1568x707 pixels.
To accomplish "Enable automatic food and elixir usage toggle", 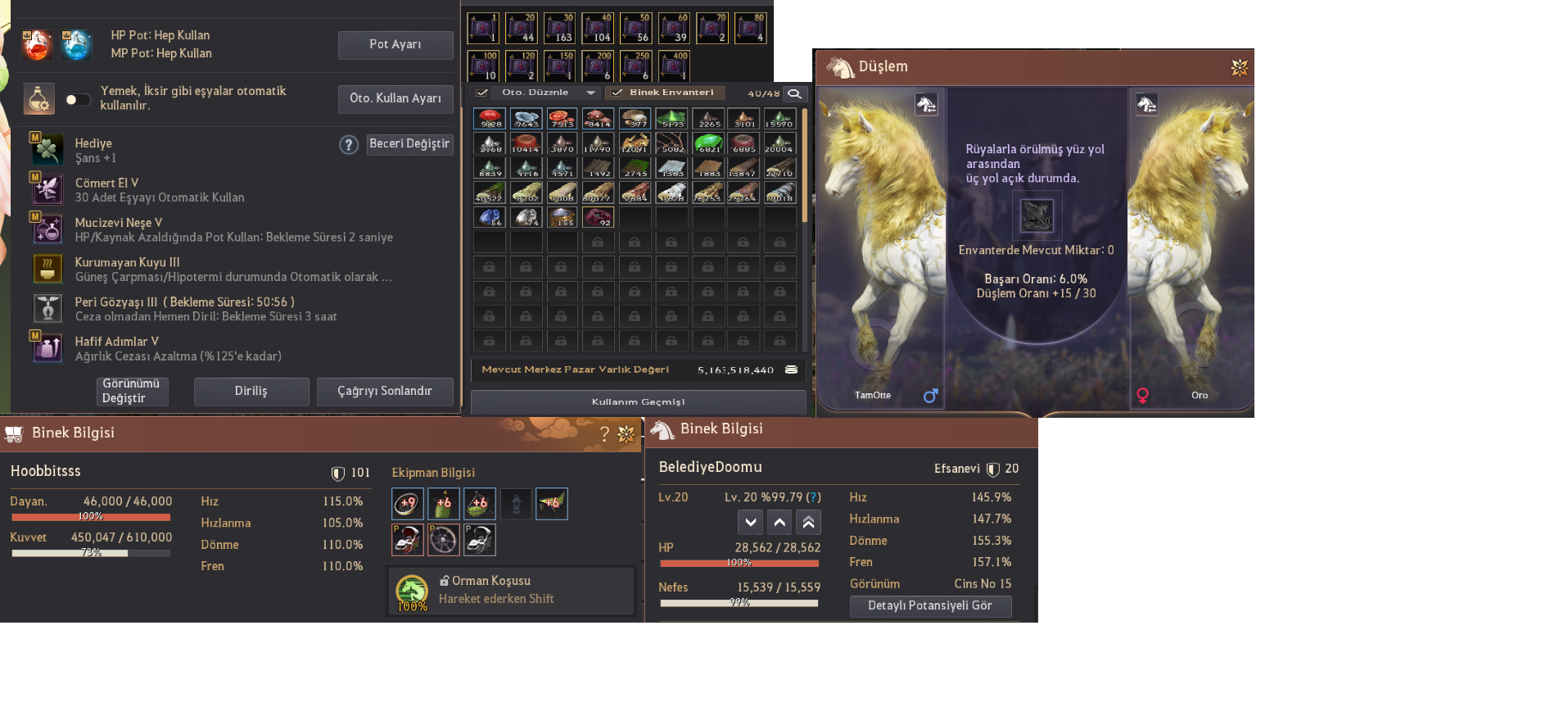I will click(77, 98).
